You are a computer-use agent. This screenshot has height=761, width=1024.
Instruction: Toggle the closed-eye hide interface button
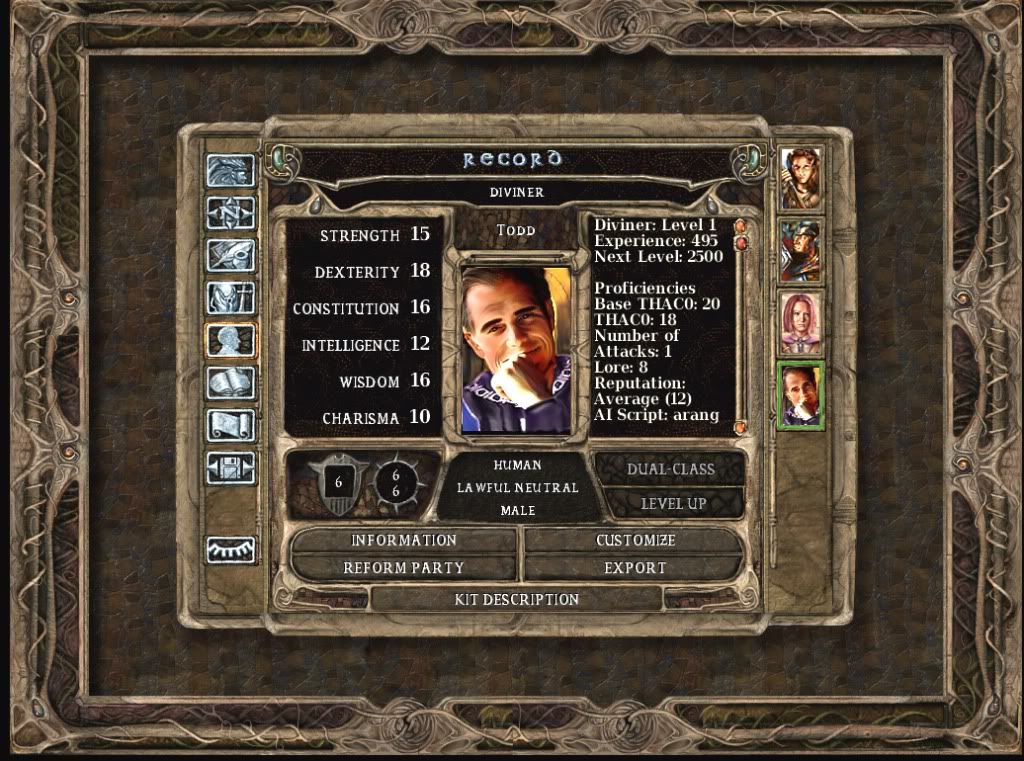pos(231,549)
